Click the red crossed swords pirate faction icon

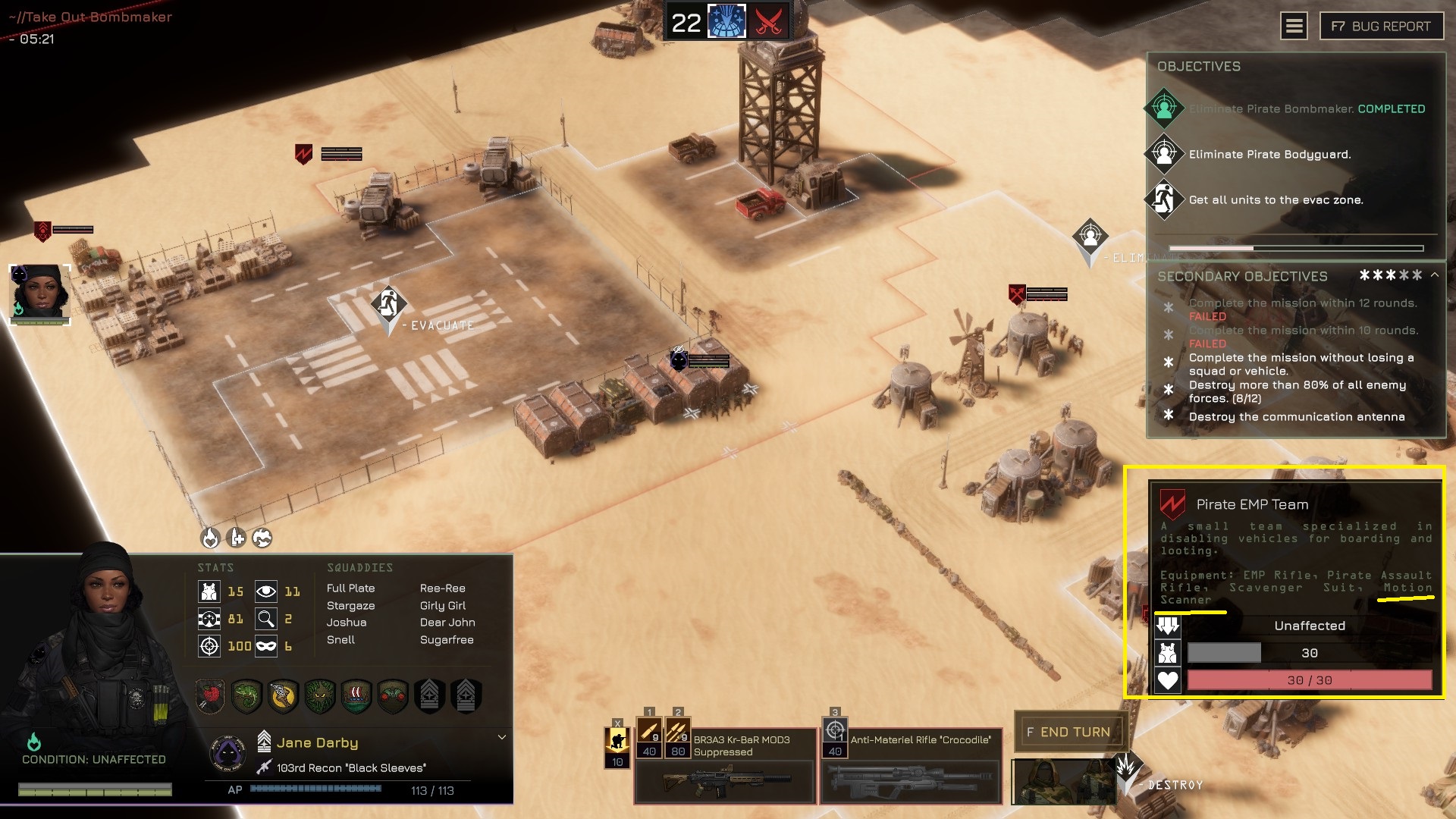768,22
